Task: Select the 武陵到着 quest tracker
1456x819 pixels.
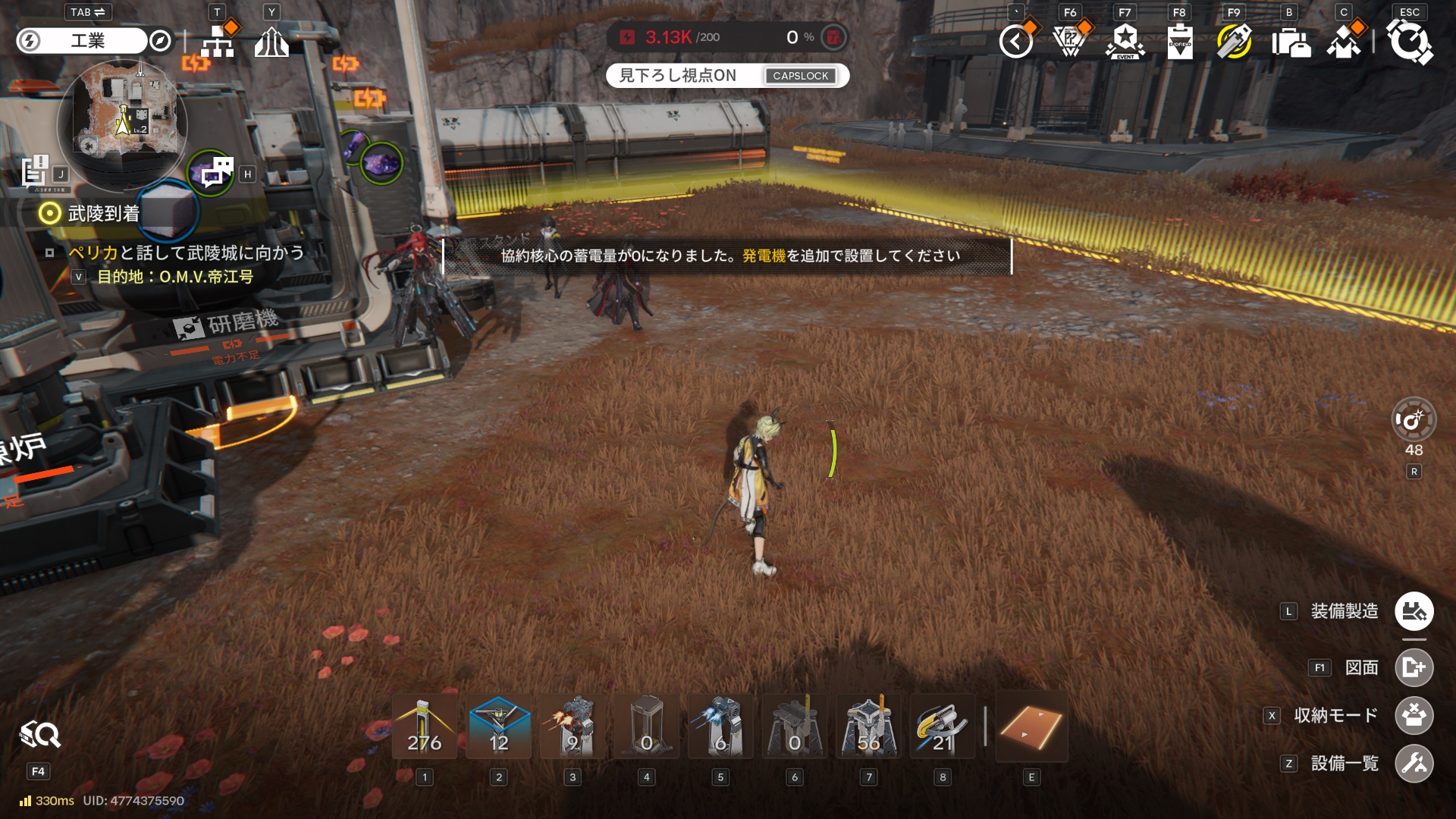Action: (x=103, y=214)
